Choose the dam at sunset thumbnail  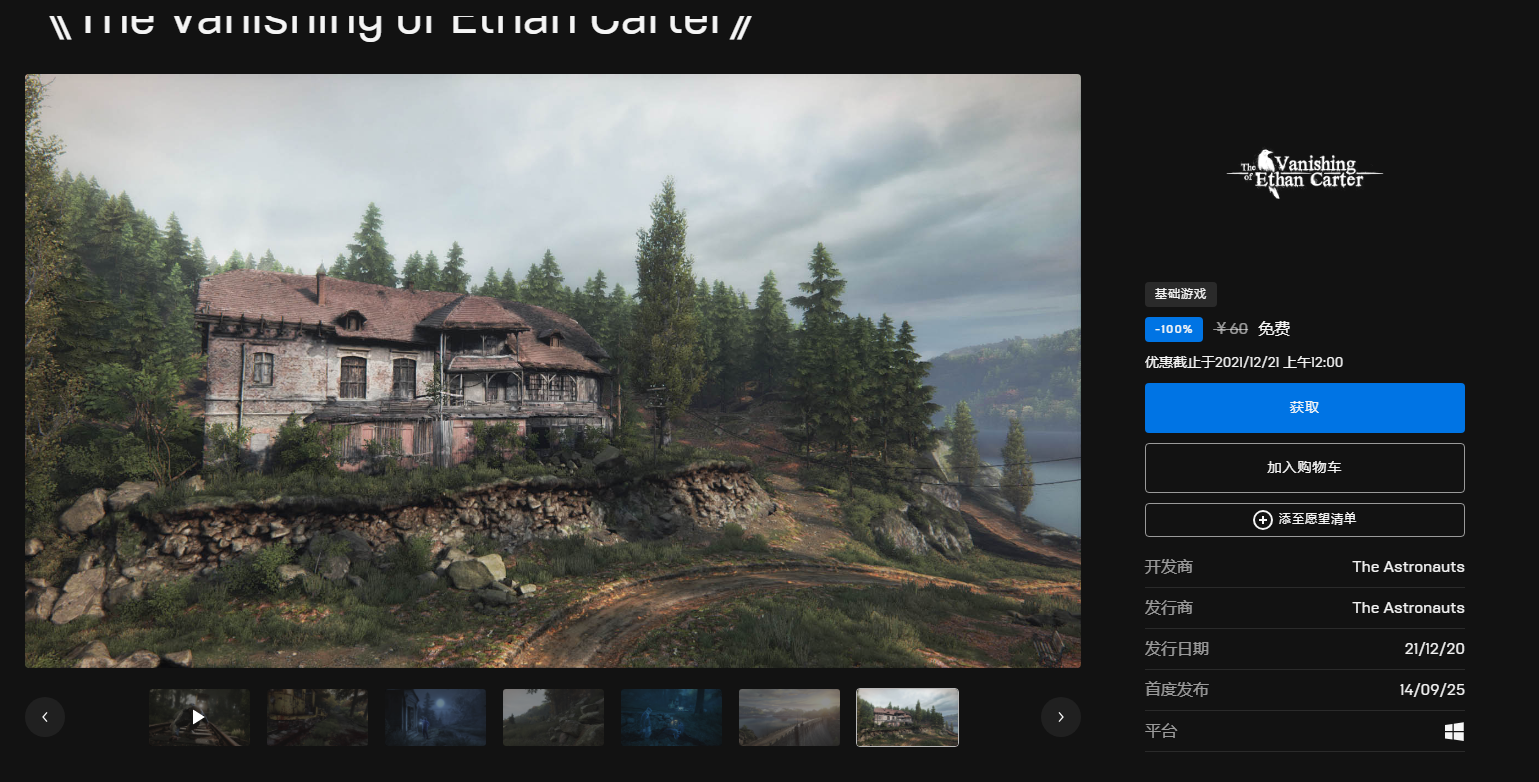tap(789, 717)
